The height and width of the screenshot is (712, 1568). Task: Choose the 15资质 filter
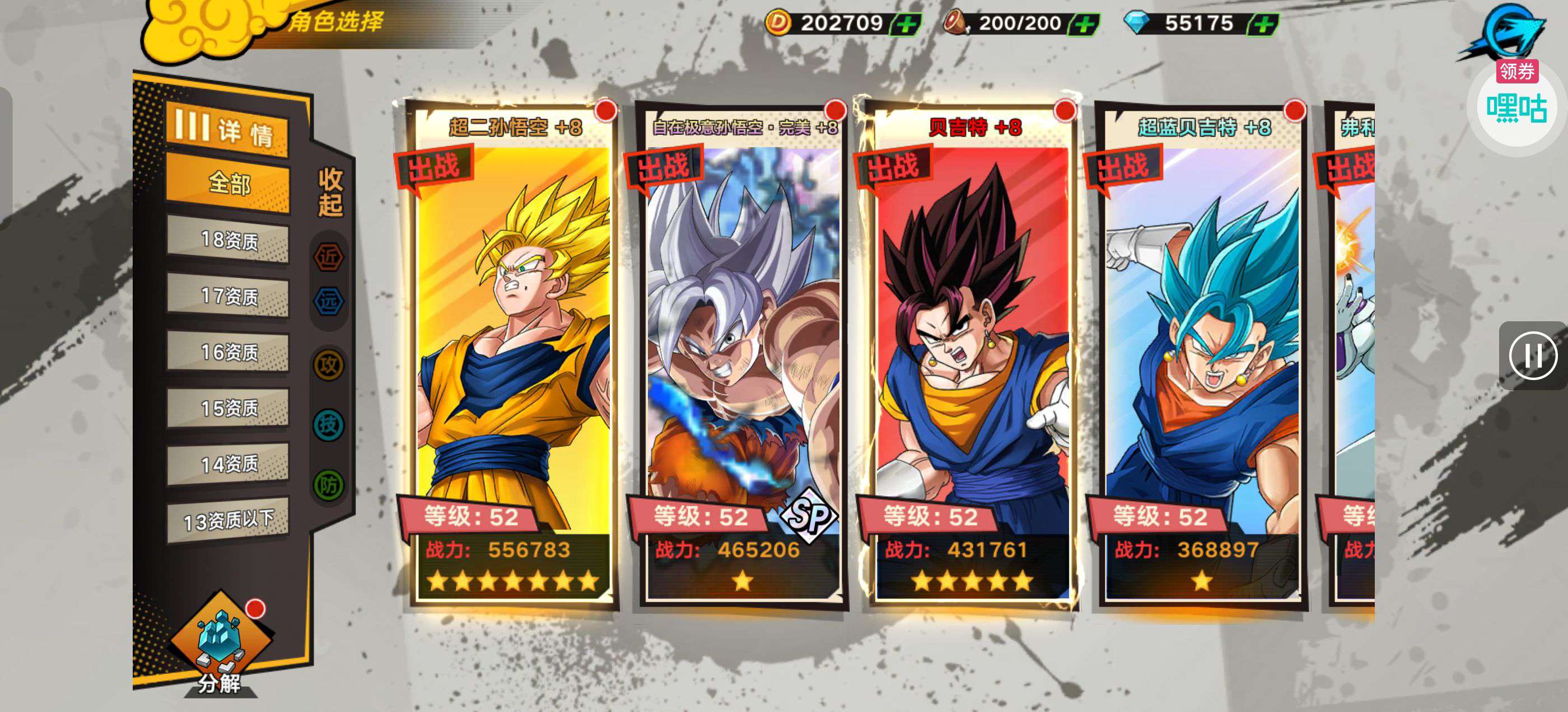[x=228, y=408]
